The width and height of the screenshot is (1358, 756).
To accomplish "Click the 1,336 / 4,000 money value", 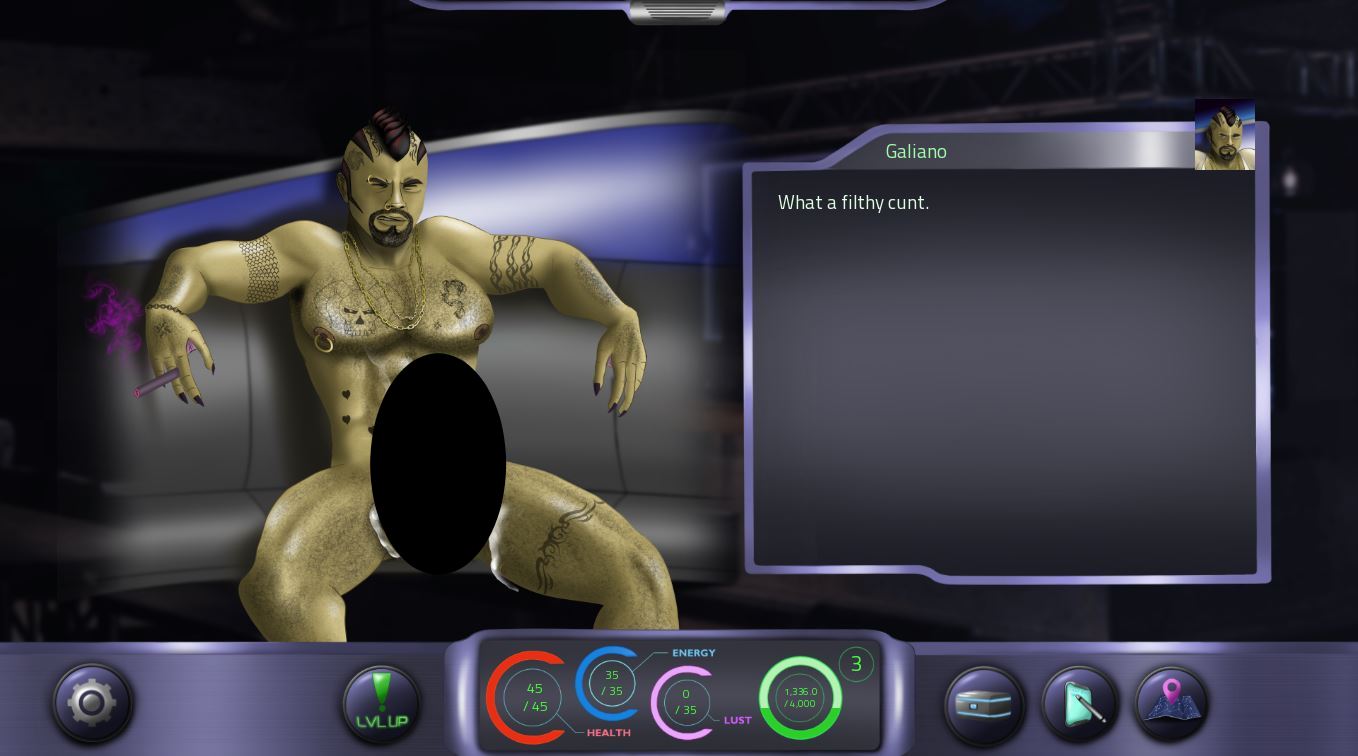I will pos(800,697).
